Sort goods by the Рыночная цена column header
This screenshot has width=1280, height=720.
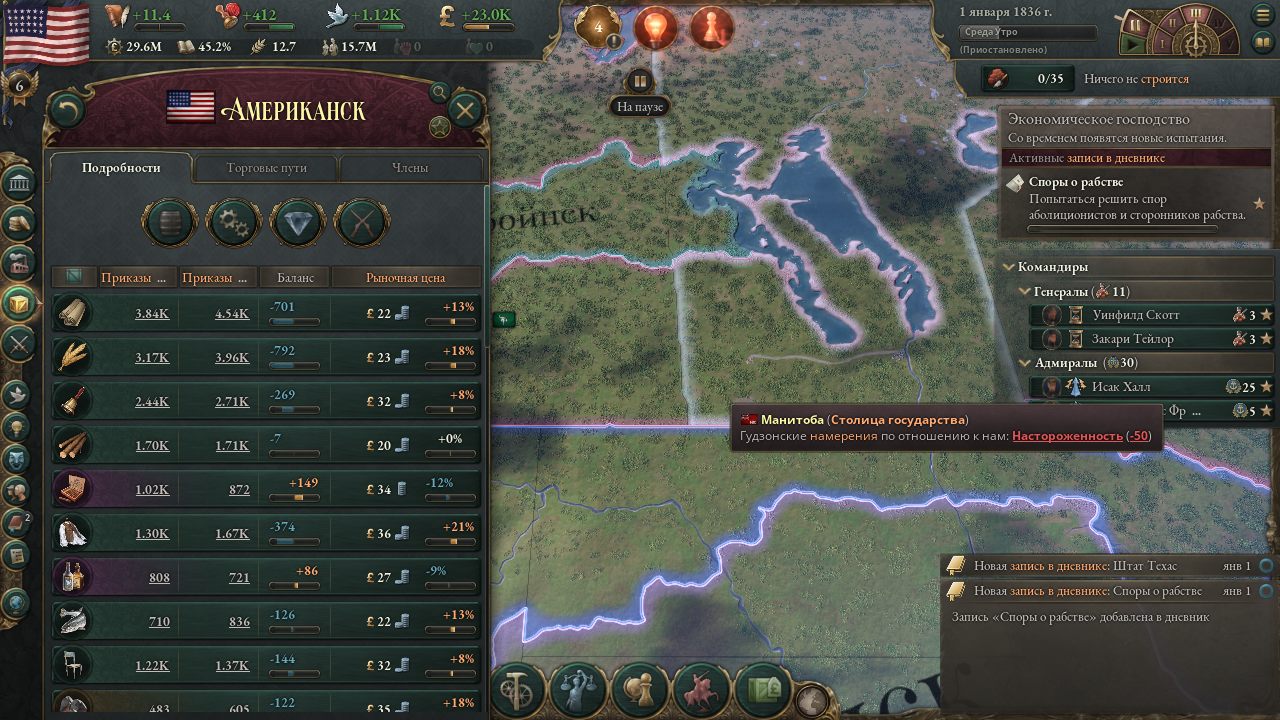406,277
